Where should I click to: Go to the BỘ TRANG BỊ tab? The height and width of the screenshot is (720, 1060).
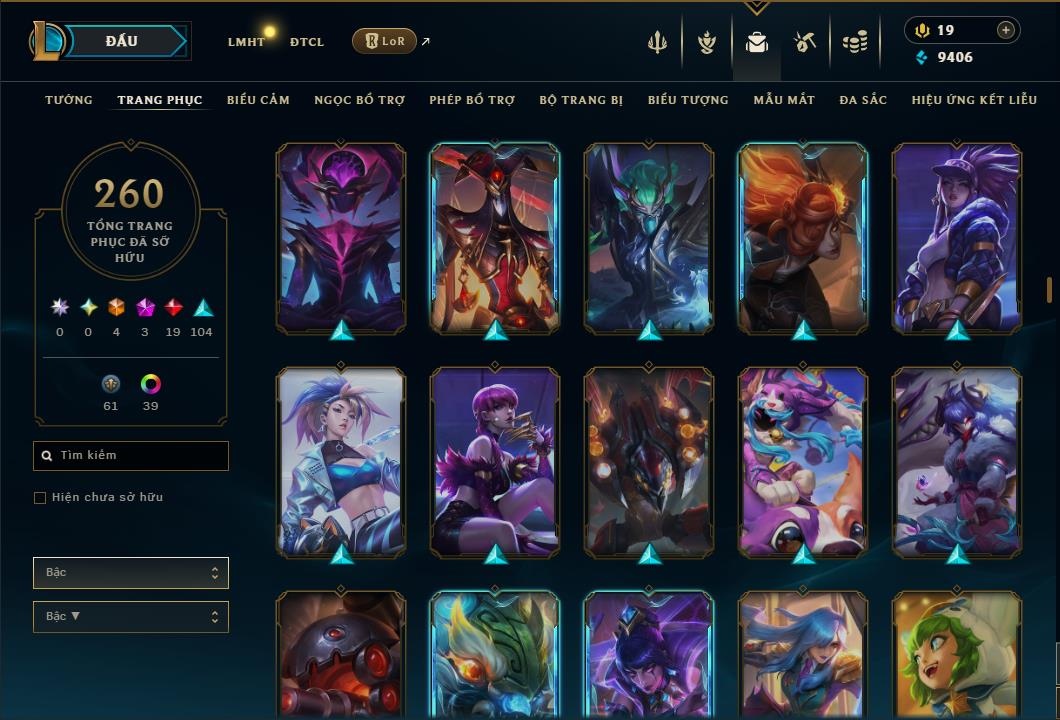tap(581, 100)
